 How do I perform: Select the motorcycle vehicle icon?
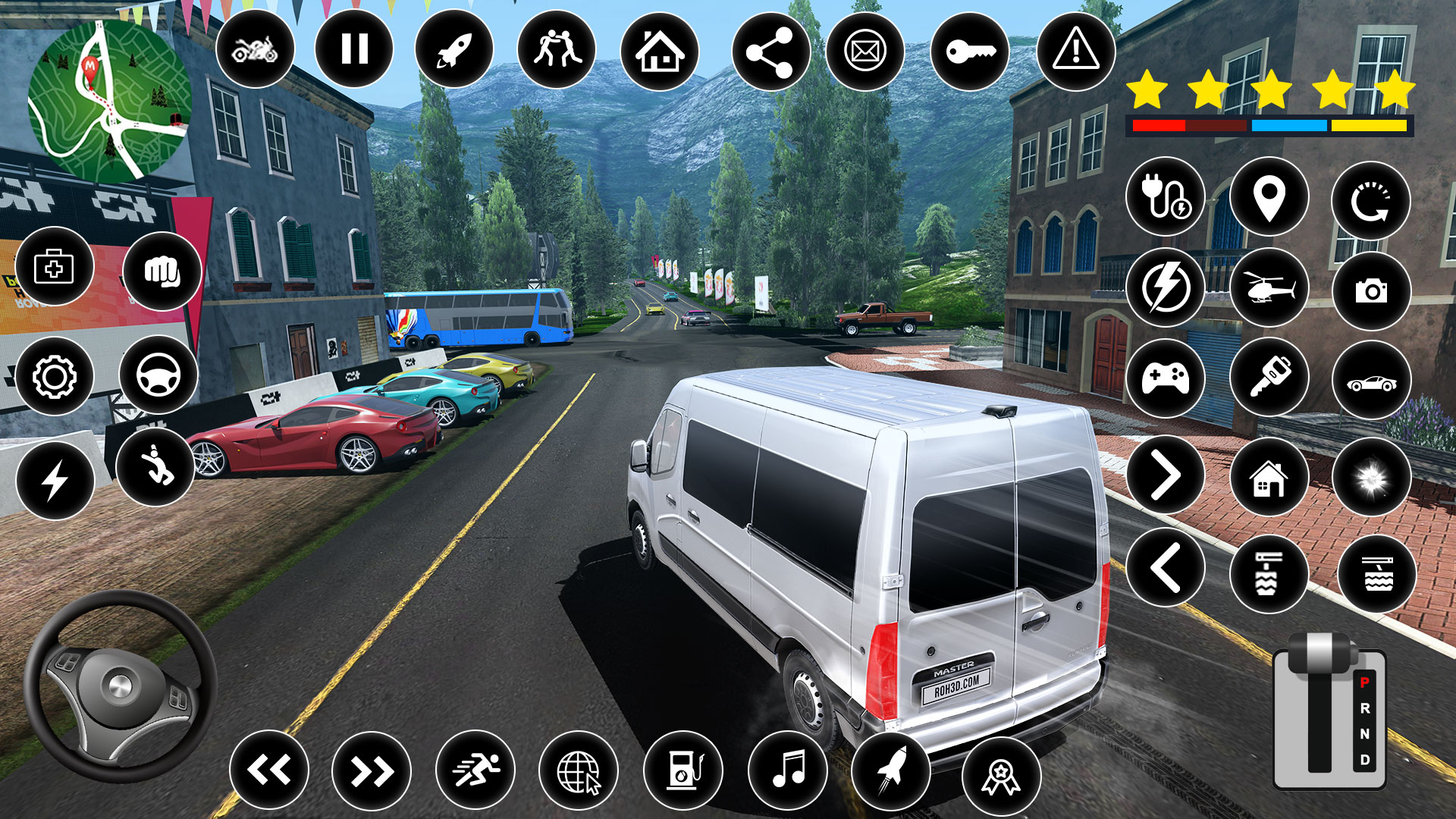pos(258,49)
